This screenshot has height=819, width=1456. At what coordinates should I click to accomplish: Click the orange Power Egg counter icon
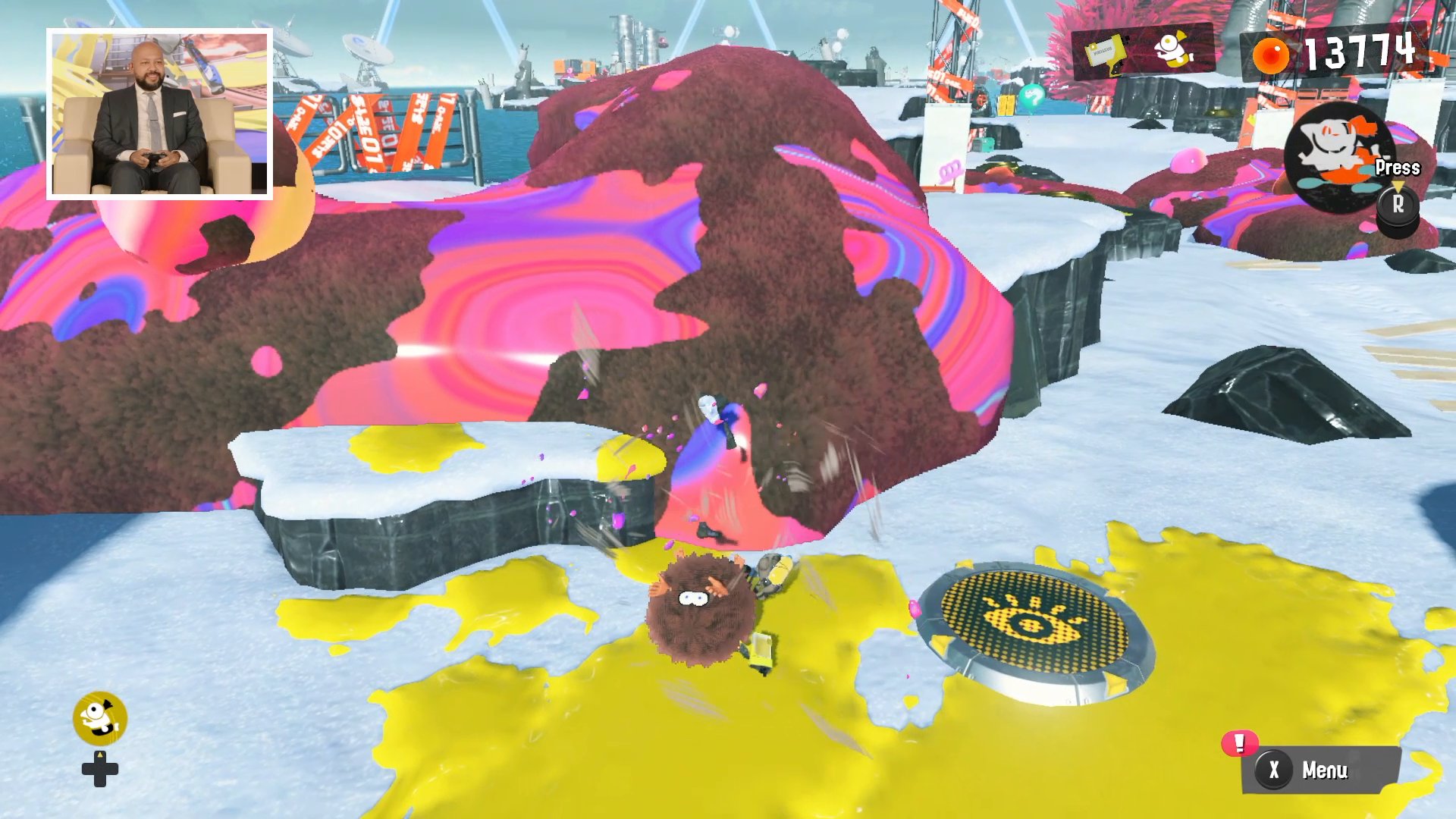tap(1274, 53)
